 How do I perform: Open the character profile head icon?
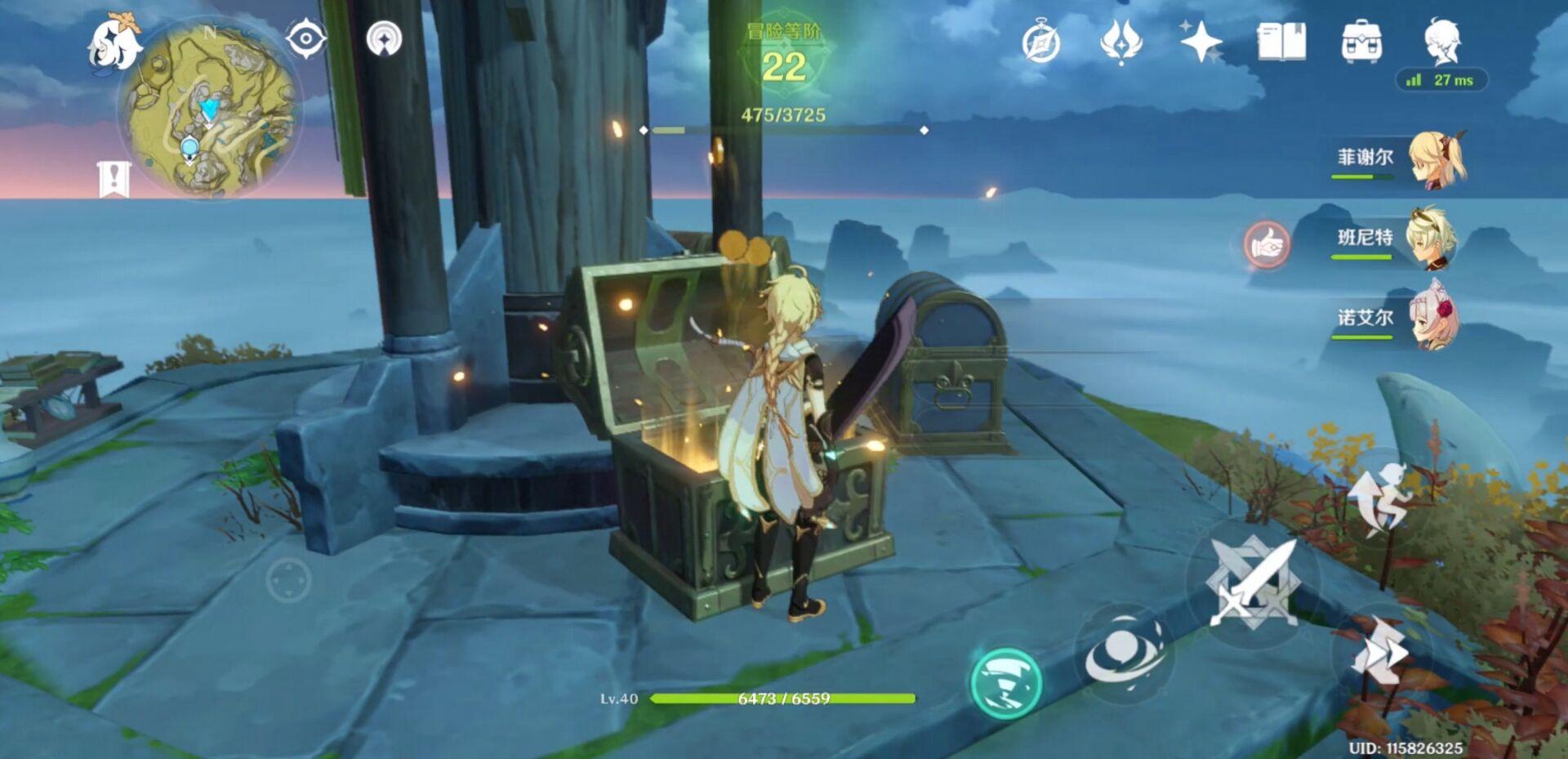coord(1441,41)
